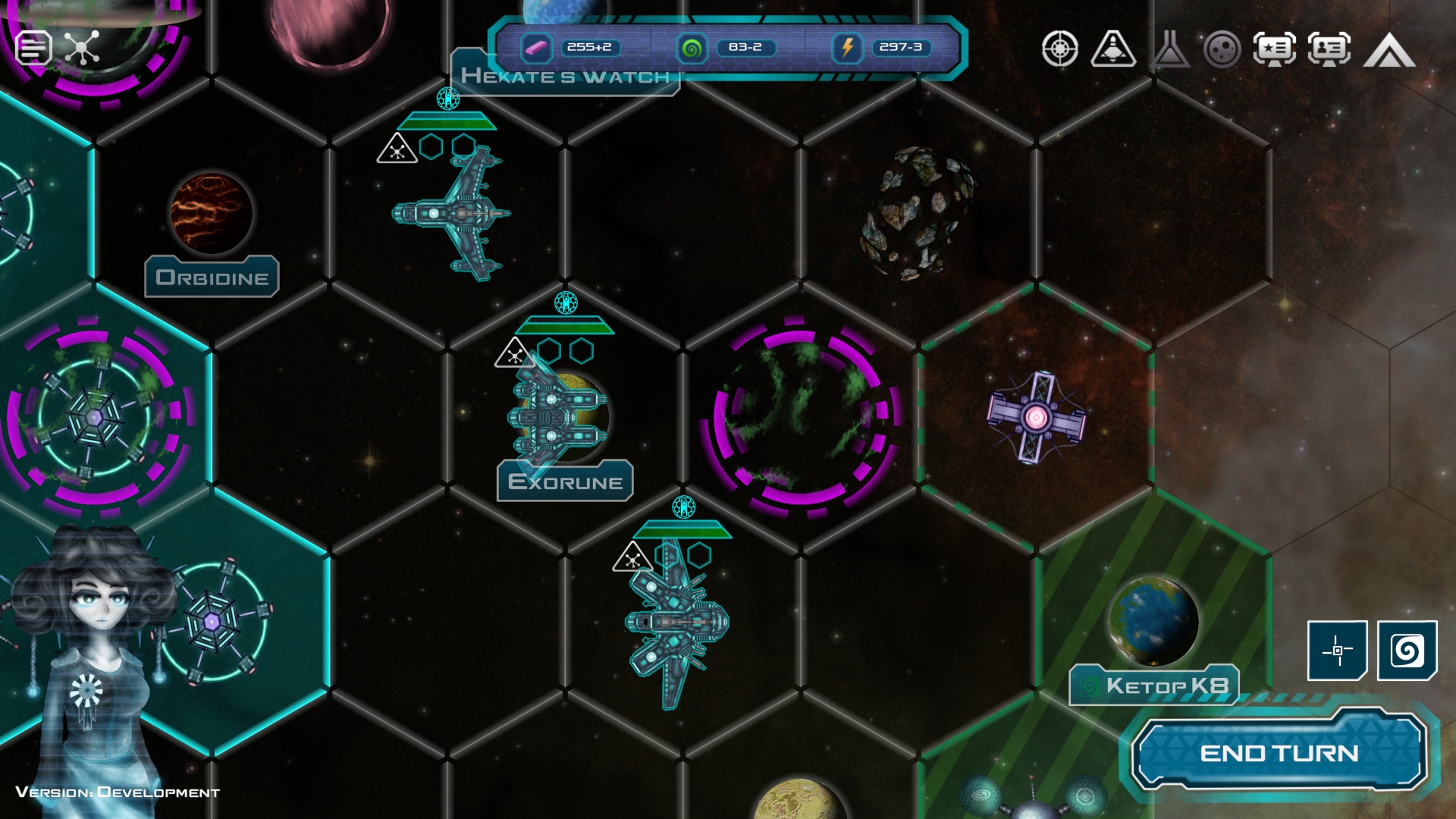Open the network nodes icon
This screenshot has width=1456, height=819.
click(82, 49)
